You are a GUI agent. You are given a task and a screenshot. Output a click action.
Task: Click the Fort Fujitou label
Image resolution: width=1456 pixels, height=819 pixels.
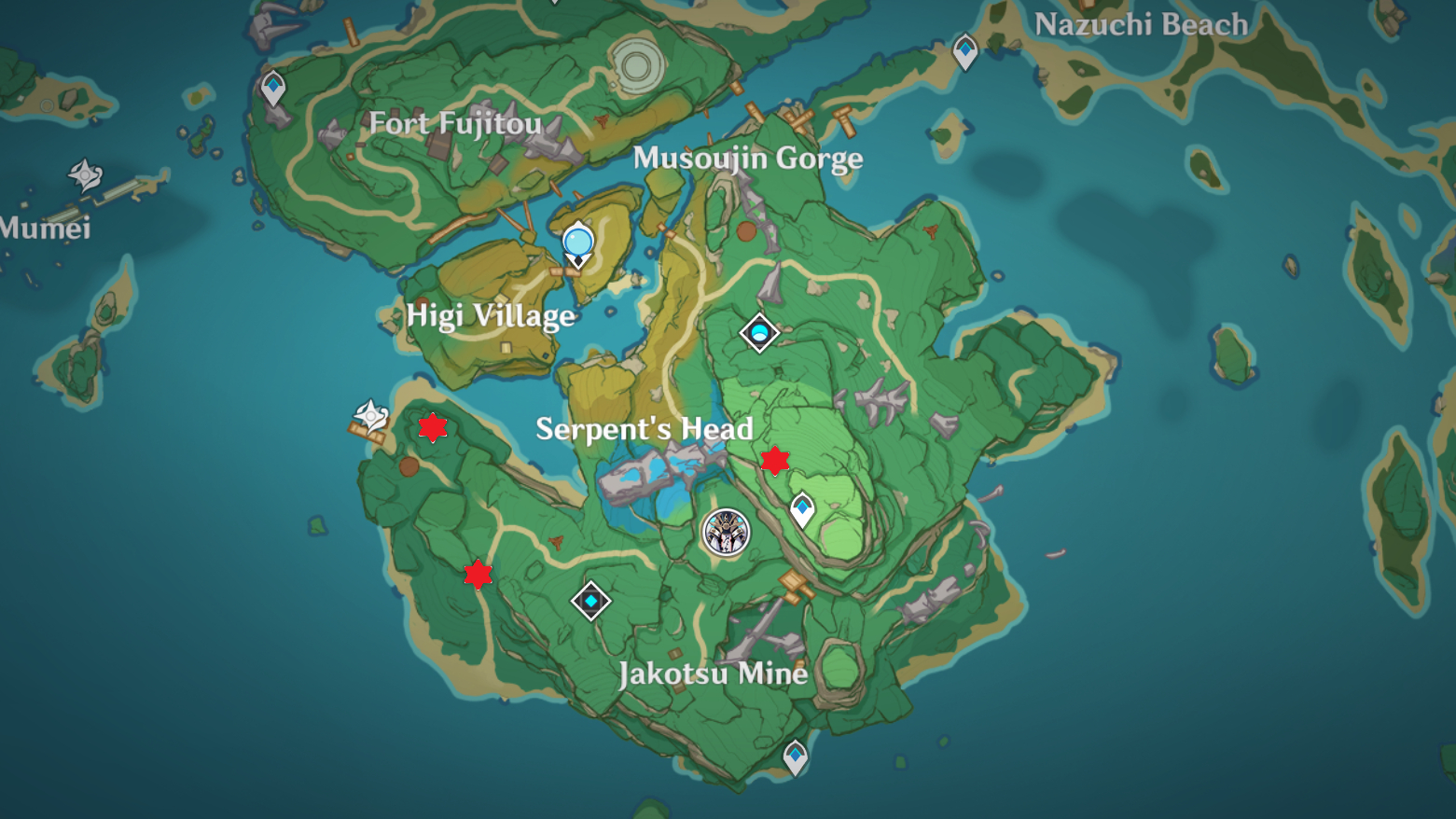pos(454,124)
